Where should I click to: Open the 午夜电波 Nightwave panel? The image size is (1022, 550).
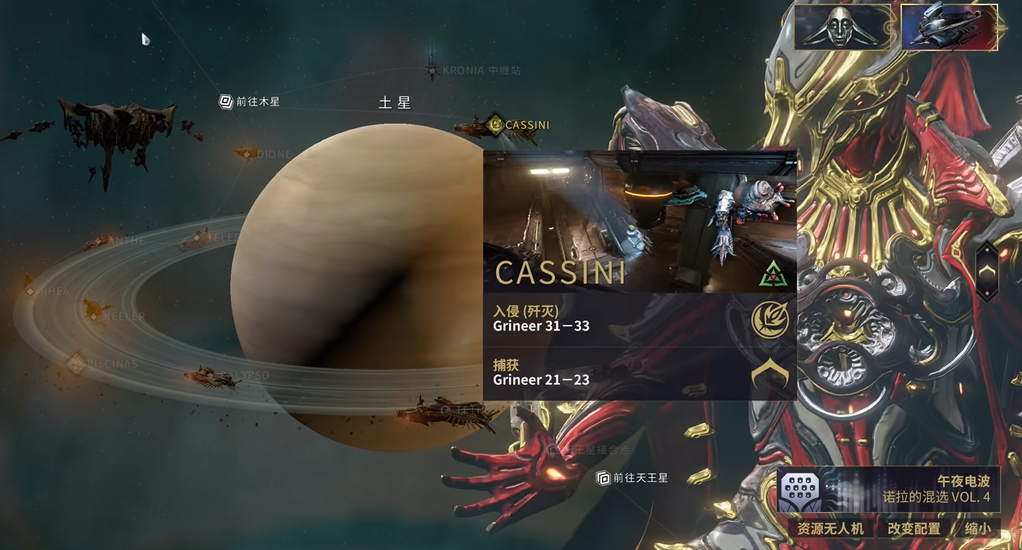pyautogui.click(x=888, y=488)
